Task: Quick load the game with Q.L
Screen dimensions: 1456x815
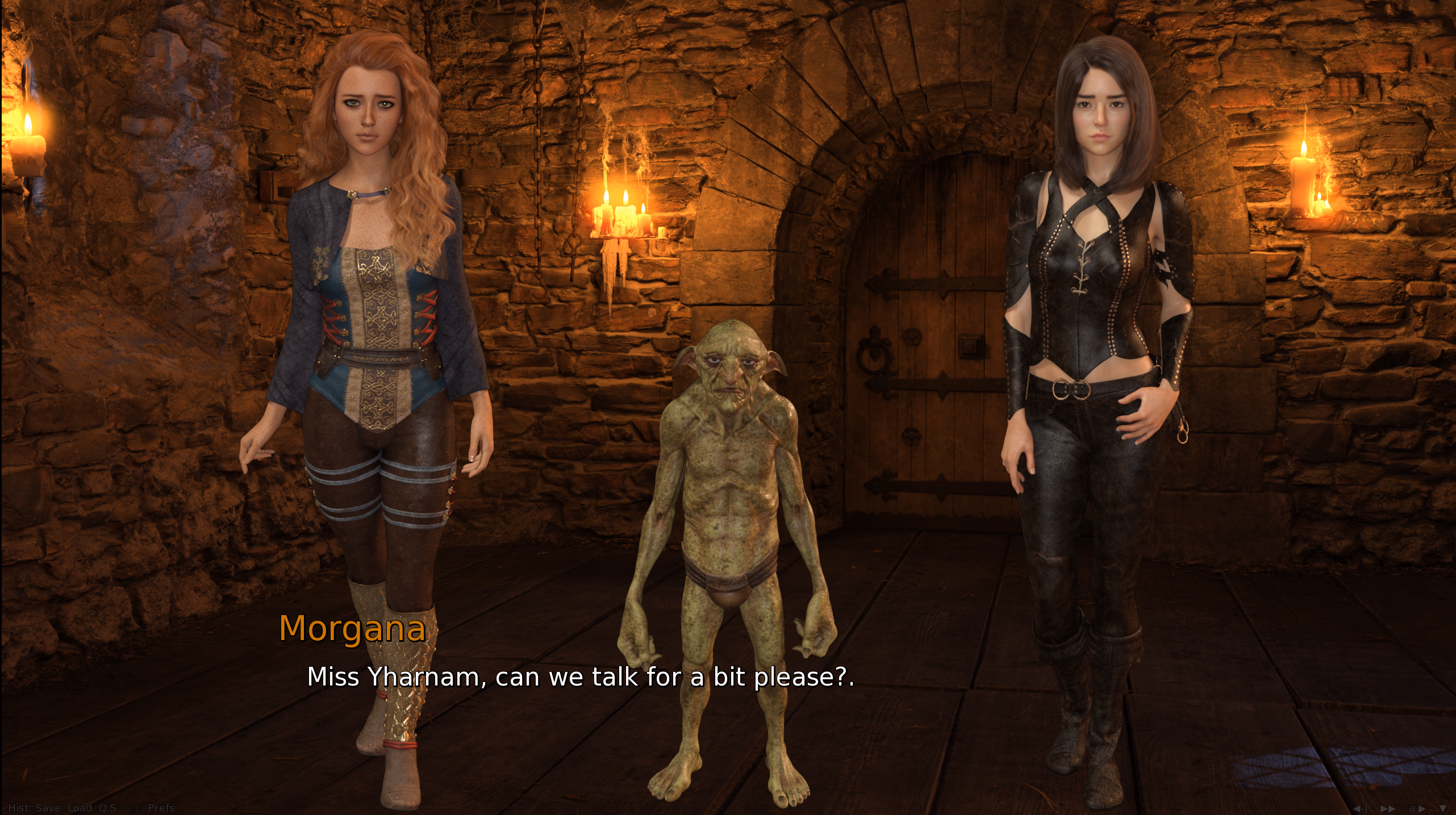Action: [132, 809]
